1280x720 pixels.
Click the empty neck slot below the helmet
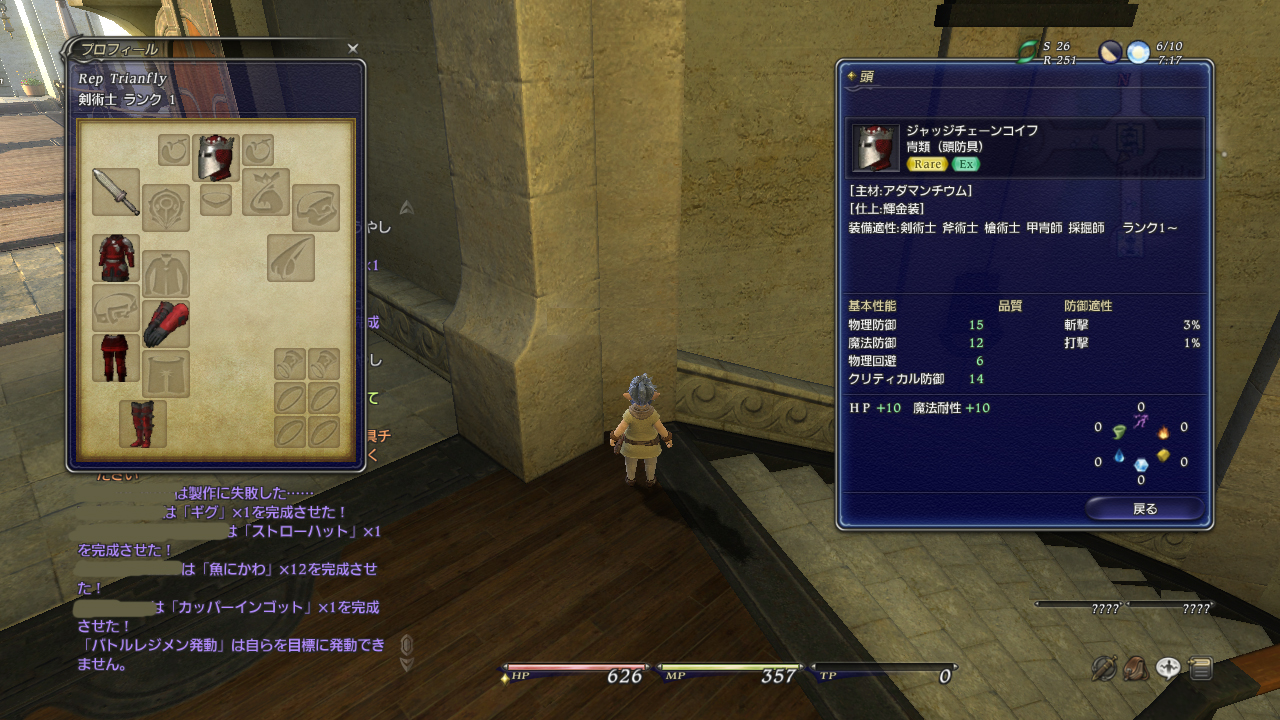pyautogui.click(x=215, y=200)
